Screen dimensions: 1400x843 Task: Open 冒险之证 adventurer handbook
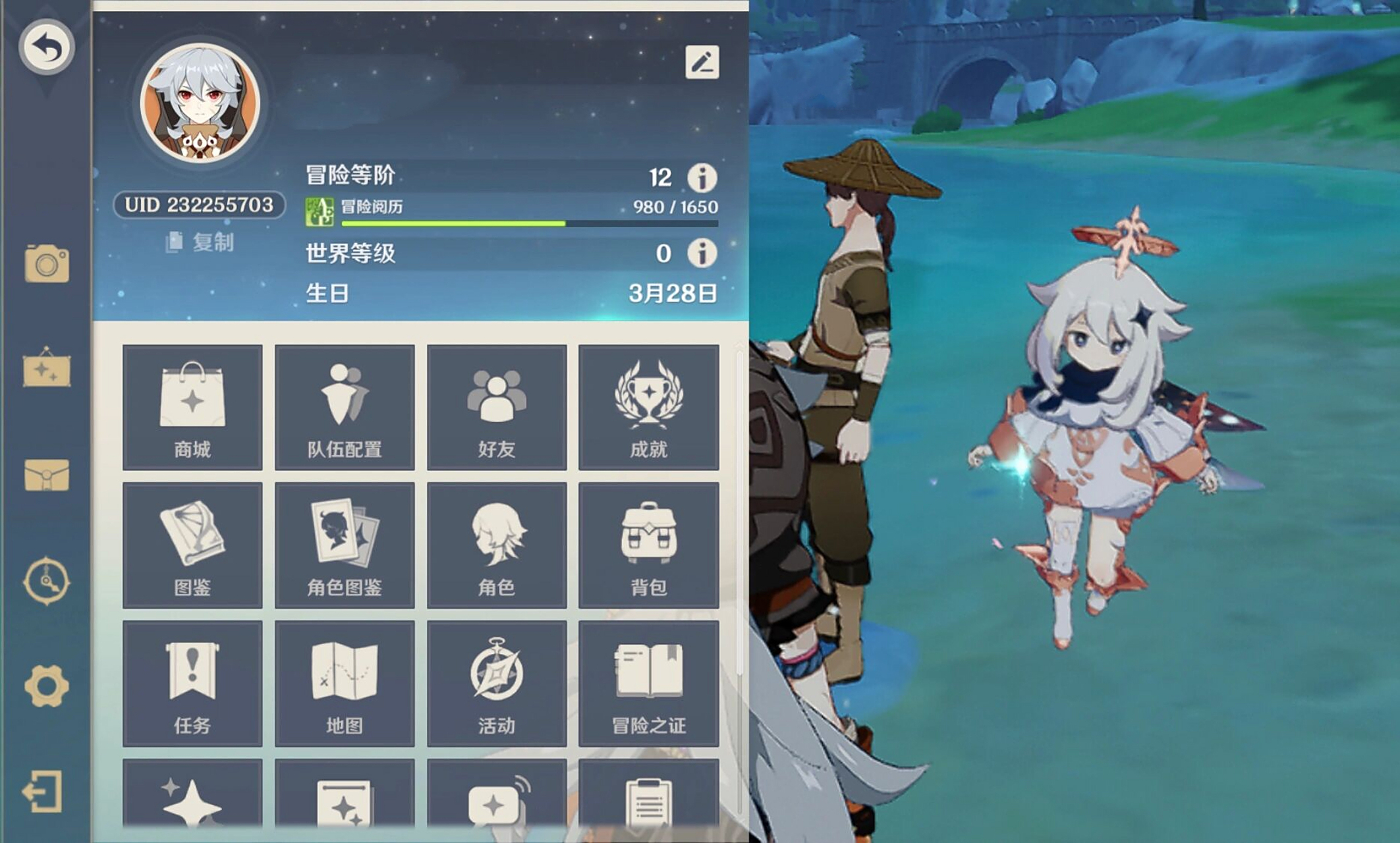point(649,685)
